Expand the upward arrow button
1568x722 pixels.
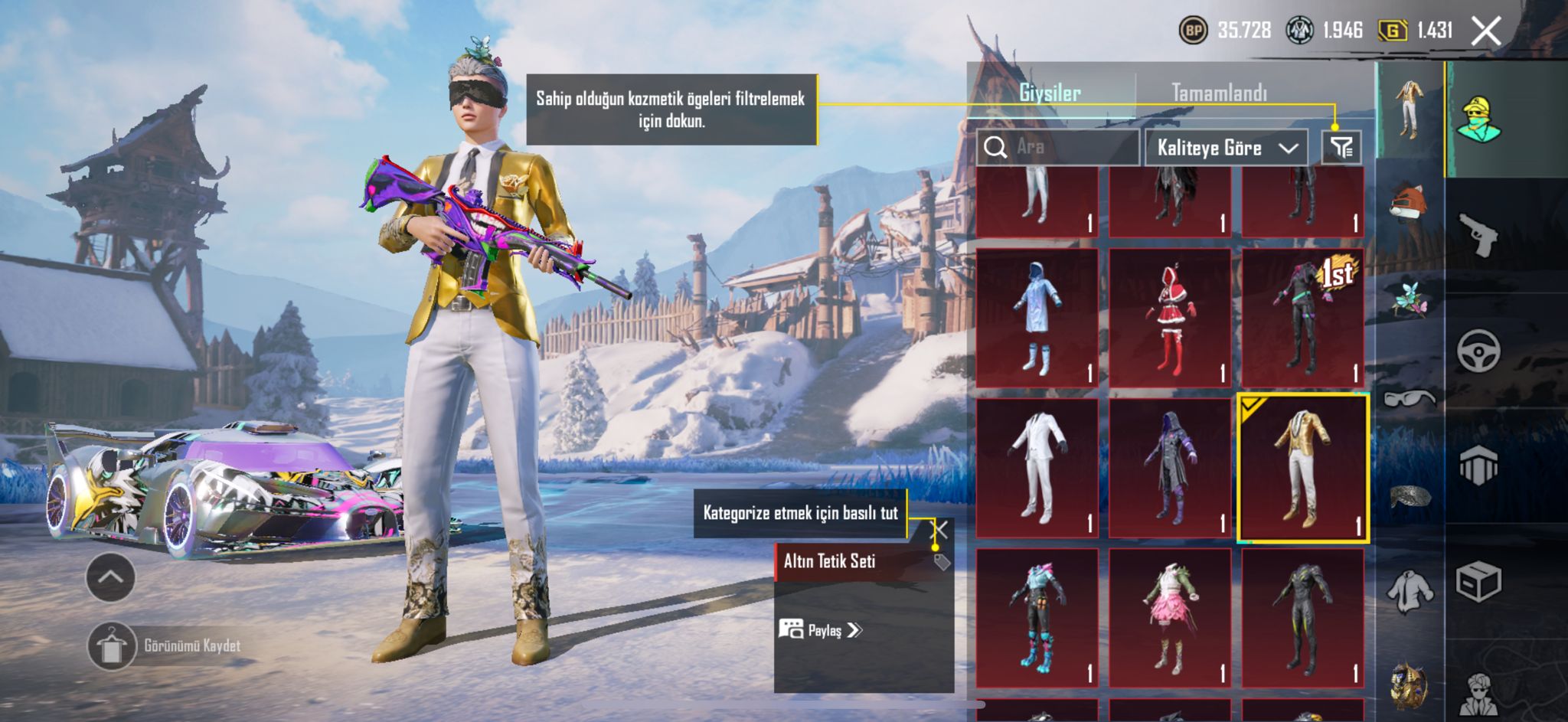click(111, 577)
